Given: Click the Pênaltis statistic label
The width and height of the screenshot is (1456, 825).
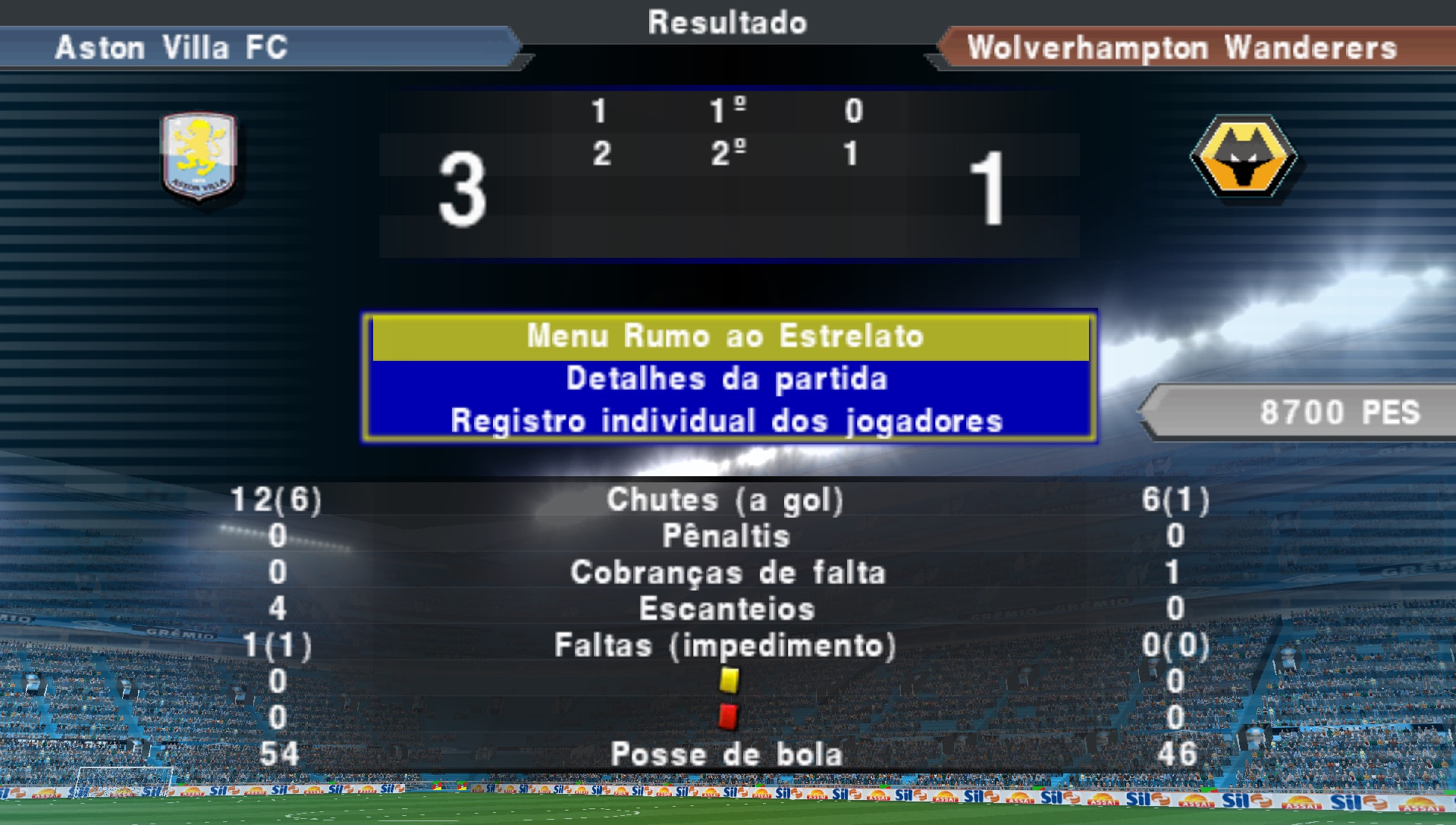Looking at the screenshot, I should pos(726,536).
